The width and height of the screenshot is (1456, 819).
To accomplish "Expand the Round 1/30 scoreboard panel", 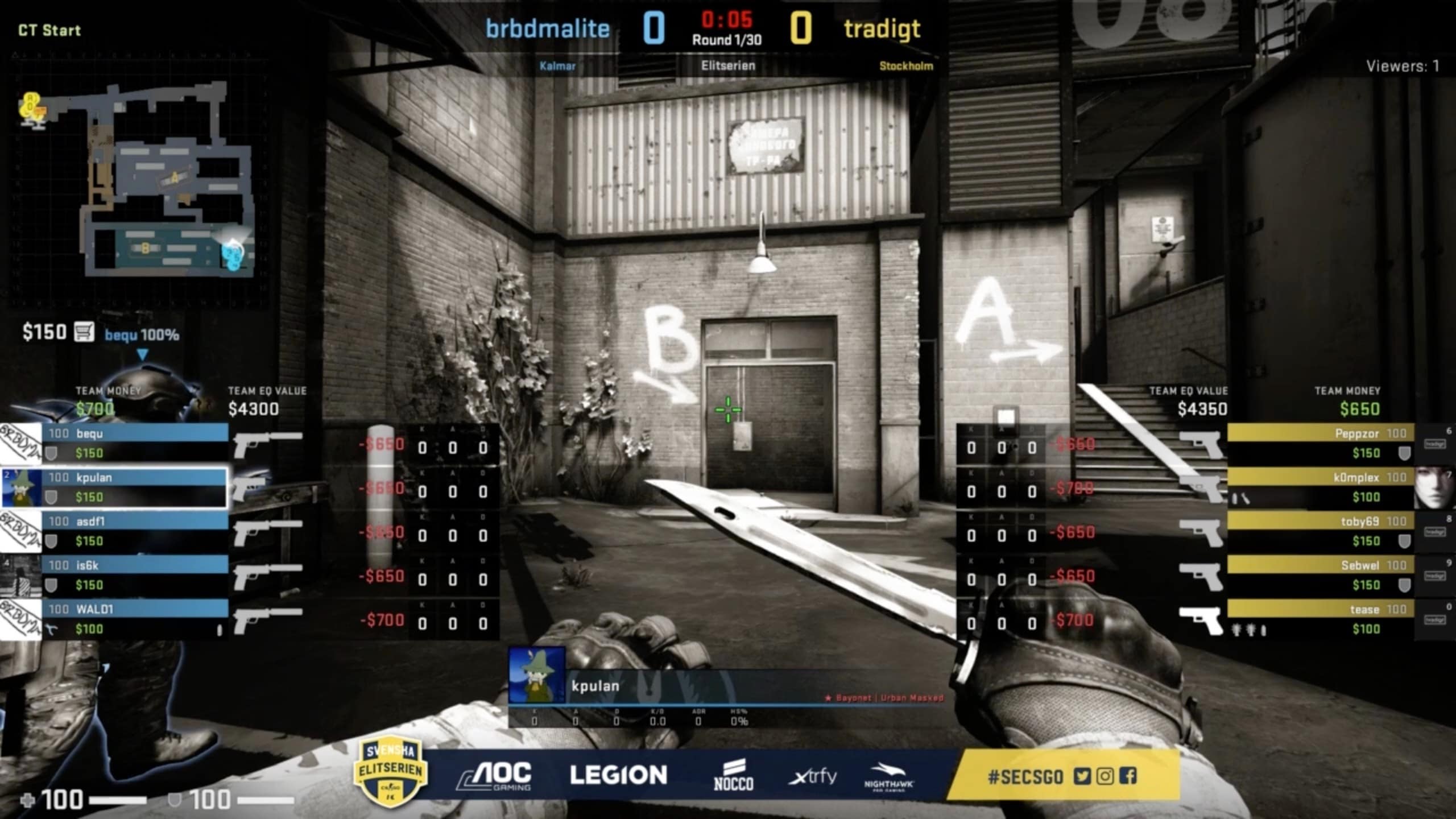I will click(727, 40).
